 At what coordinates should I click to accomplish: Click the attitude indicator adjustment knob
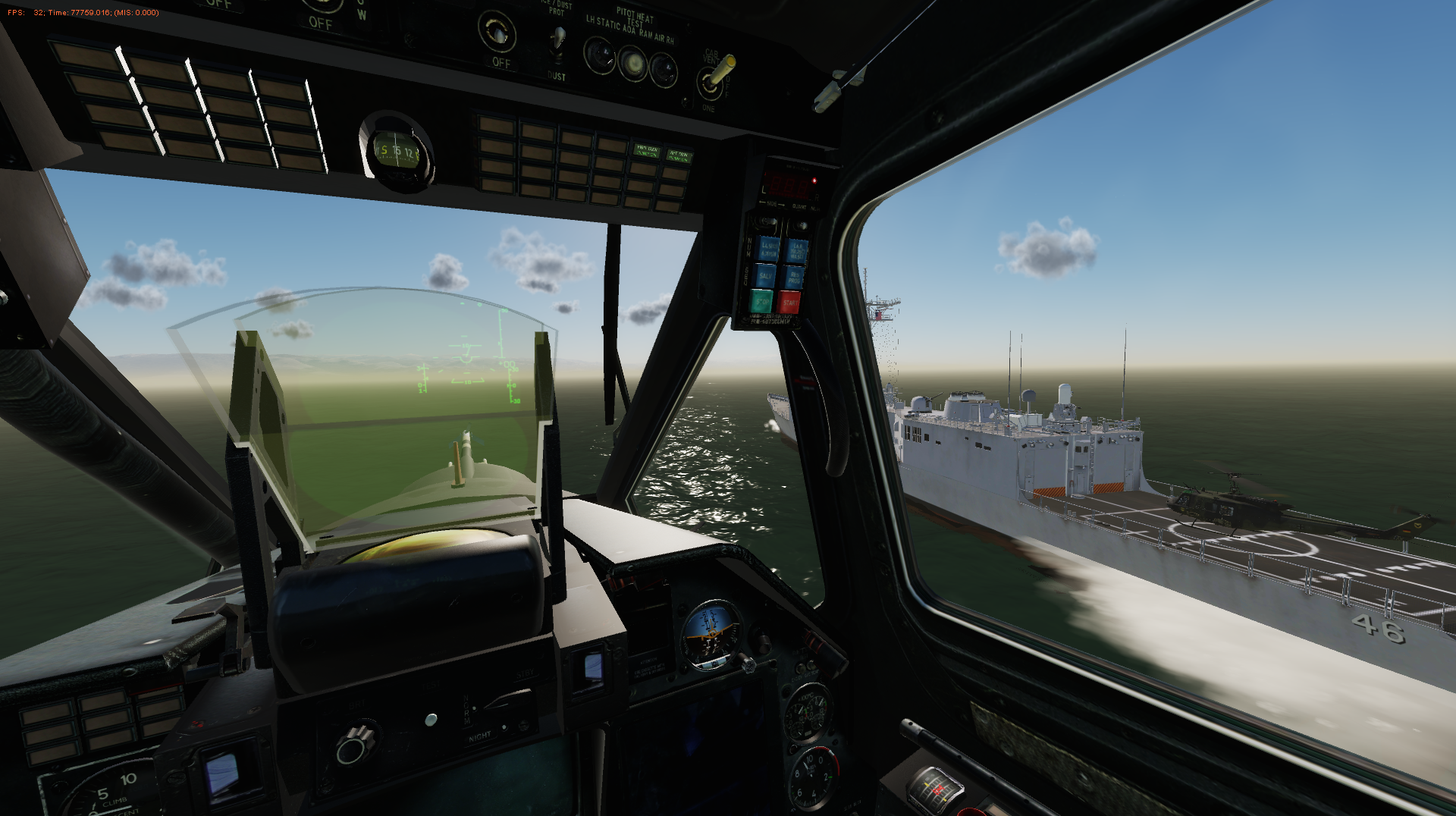point(747,664)
